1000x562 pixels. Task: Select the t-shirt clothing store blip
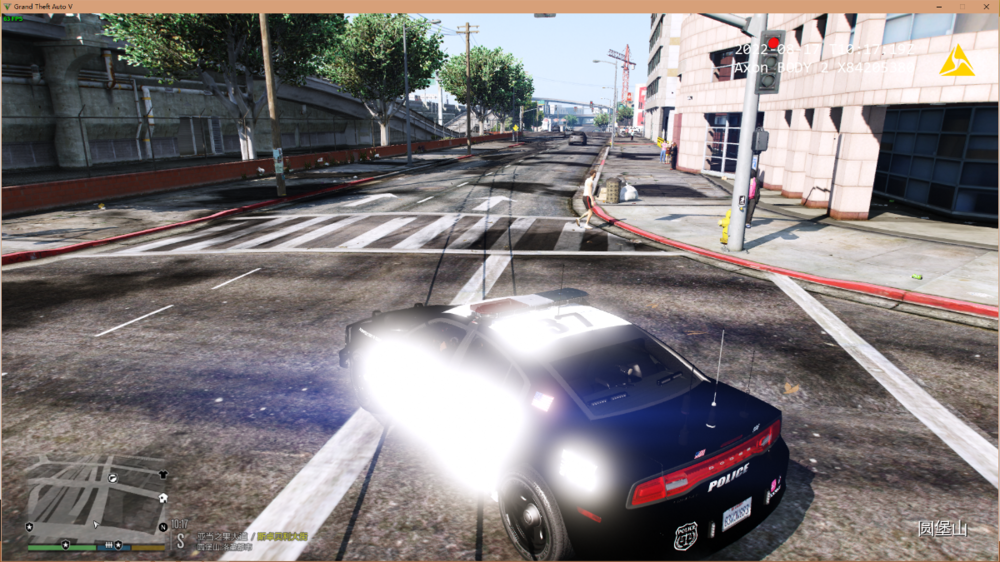(x=163, y=474)
